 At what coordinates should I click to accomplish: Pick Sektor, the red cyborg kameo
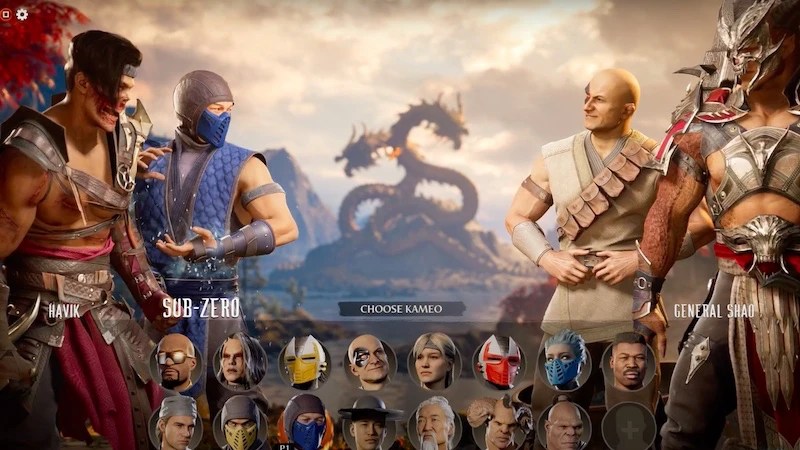(499, 362)
